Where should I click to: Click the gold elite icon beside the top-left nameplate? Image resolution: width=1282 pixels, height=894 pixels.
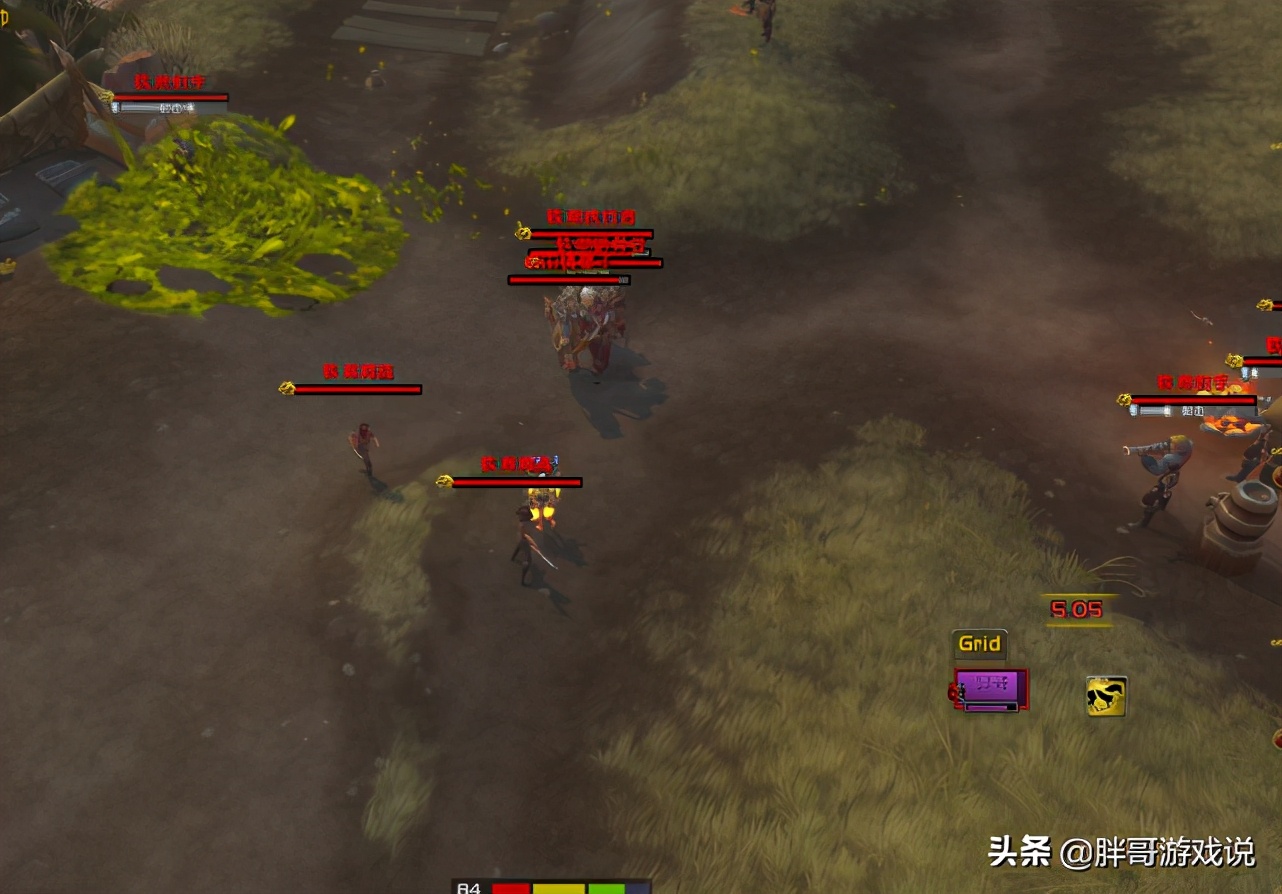pos(102,97)
